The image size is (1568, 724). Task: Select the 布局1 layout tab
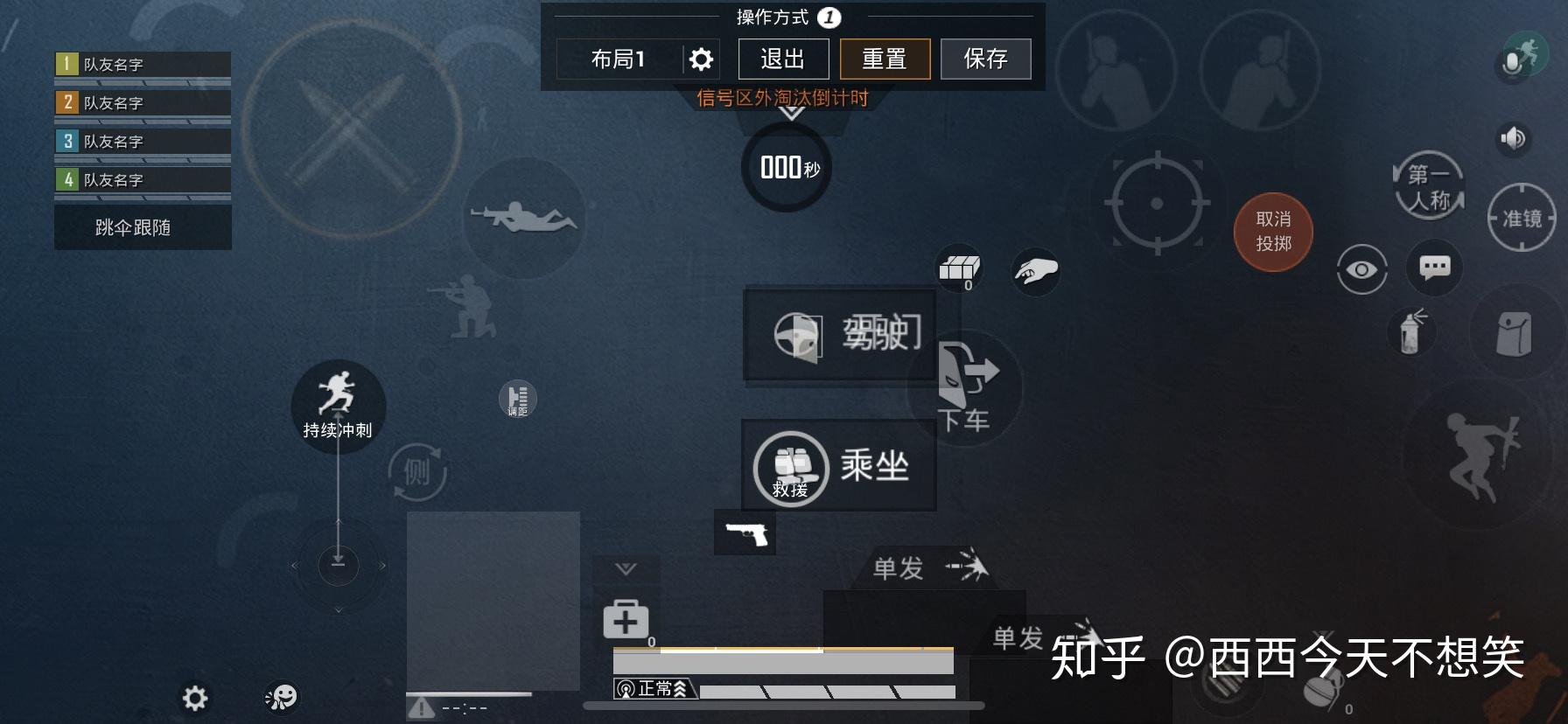(619, 58)
